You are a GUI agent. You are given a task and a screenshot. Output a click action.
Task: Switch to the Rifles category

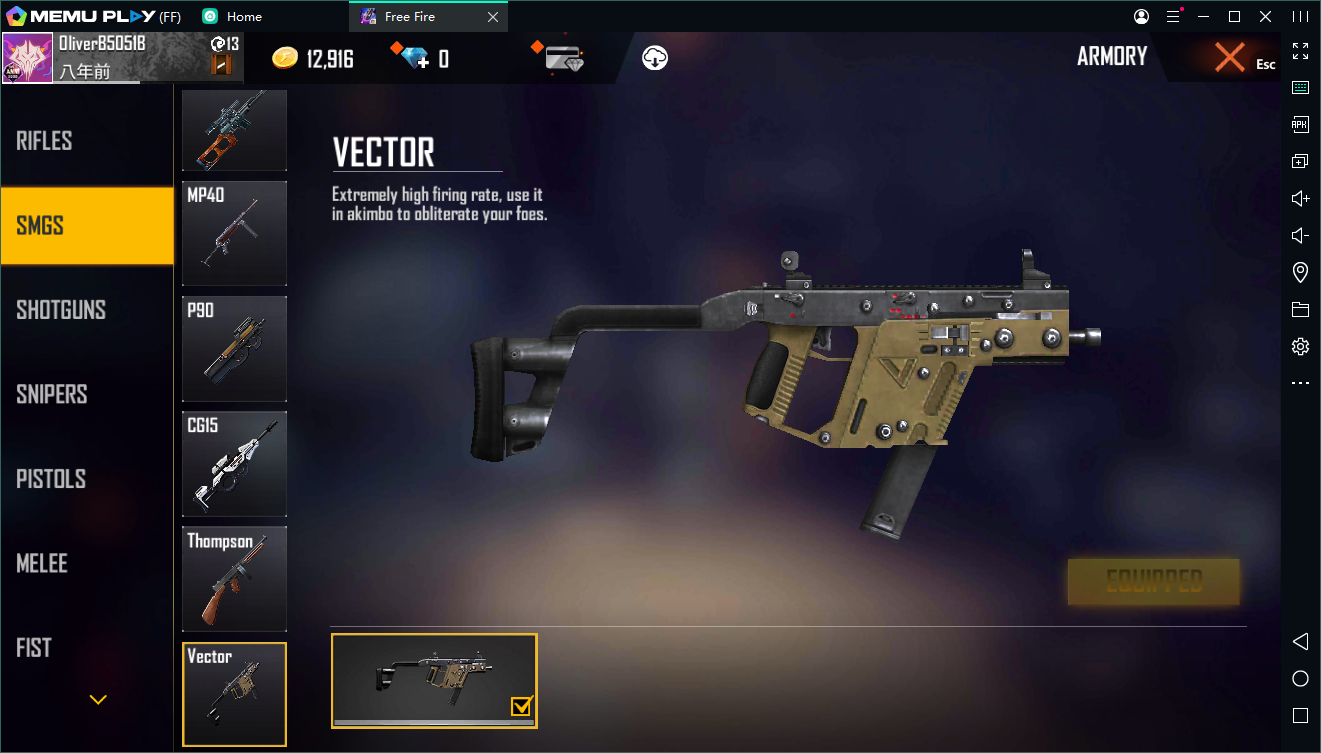click(86, 141)
